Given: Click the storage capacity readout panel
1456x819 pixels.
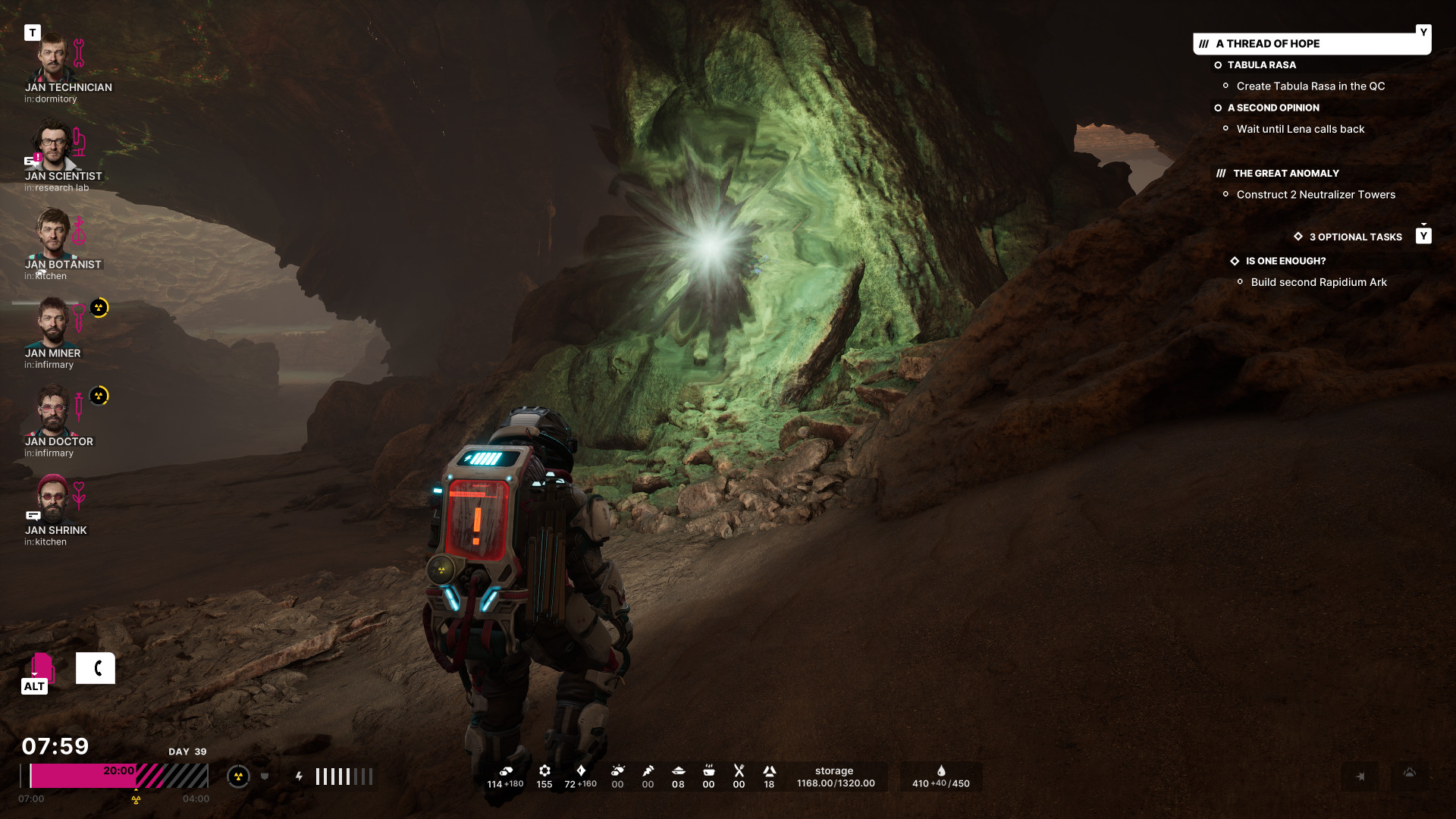Looking at the screenshot, I should coord(835,777).
